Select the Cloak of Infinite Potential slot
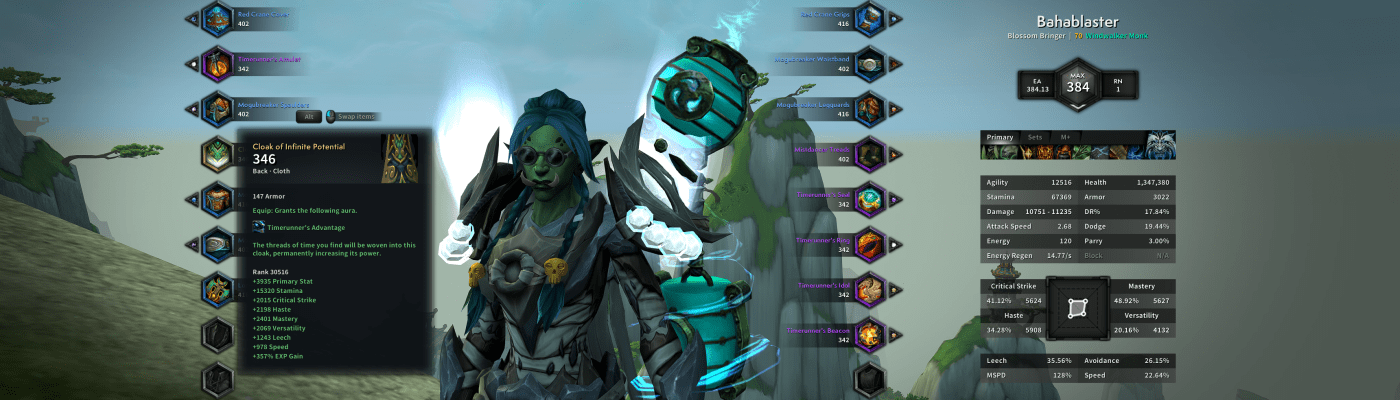 click(217, 154)
